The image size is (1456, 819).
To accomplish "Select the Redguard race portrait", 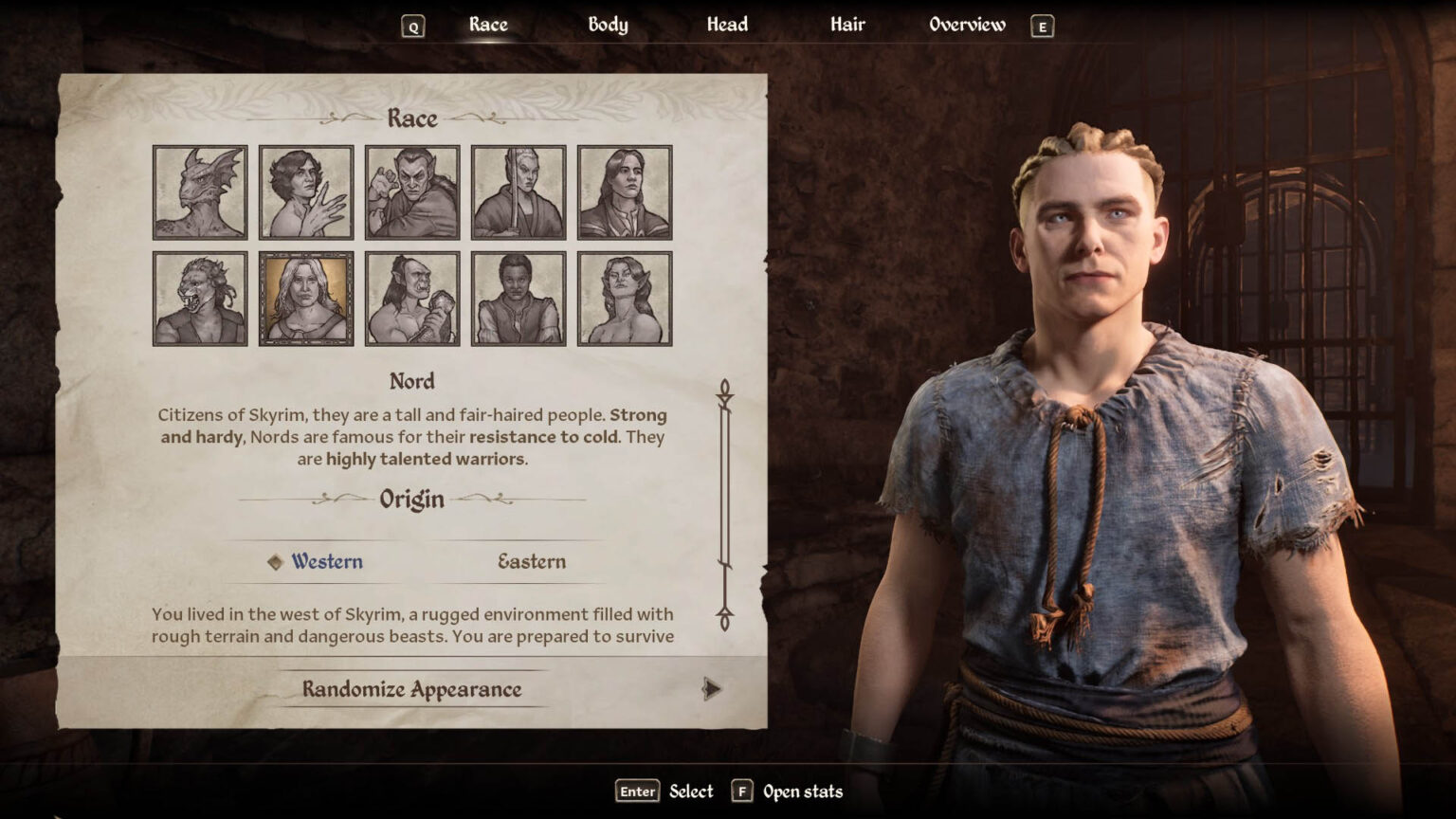I will [x=518, y=299].
